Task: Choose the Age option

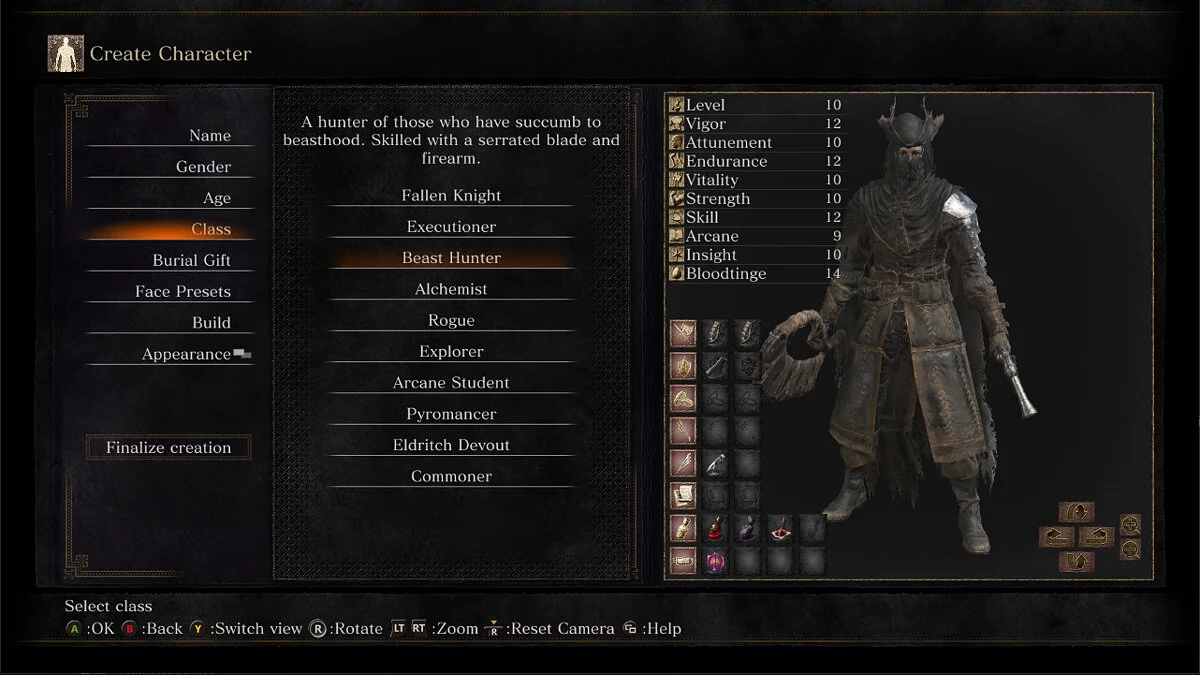Action: point(216,198)
